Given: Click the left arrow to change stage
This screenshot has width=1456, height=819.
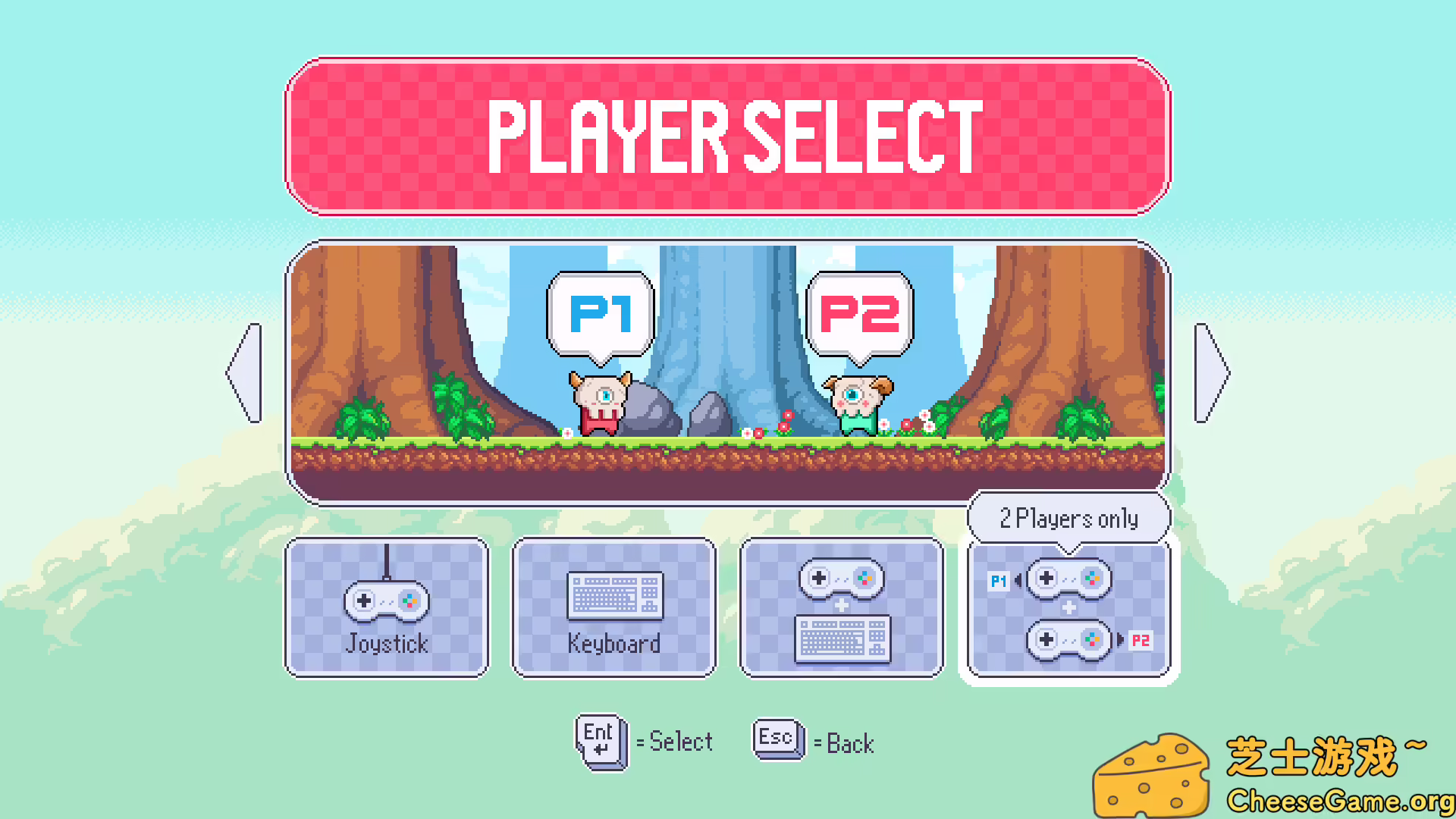Looking at the screenshot, I should tap(243, 372).
